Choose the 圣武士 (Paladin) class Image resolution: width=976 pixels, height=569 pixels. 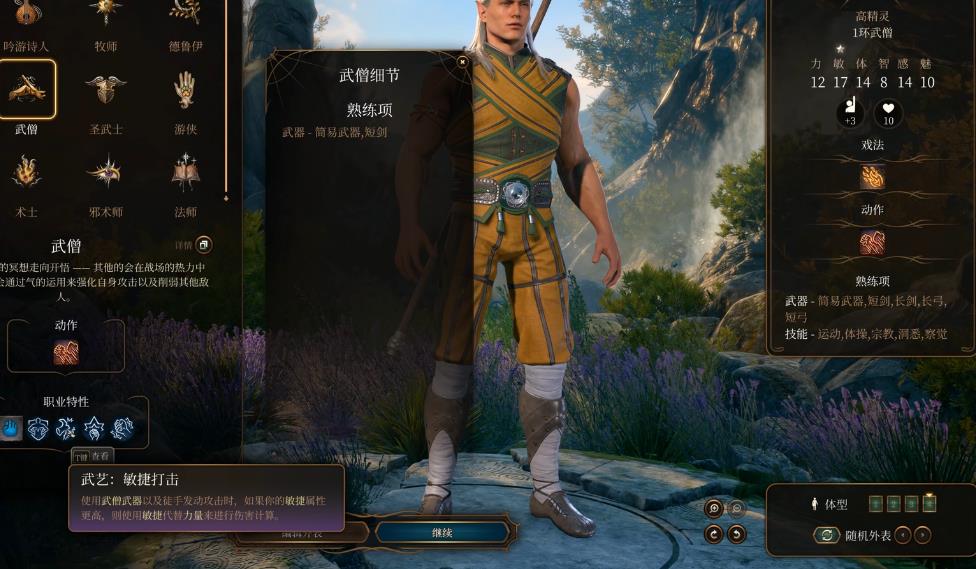[105, 90]
